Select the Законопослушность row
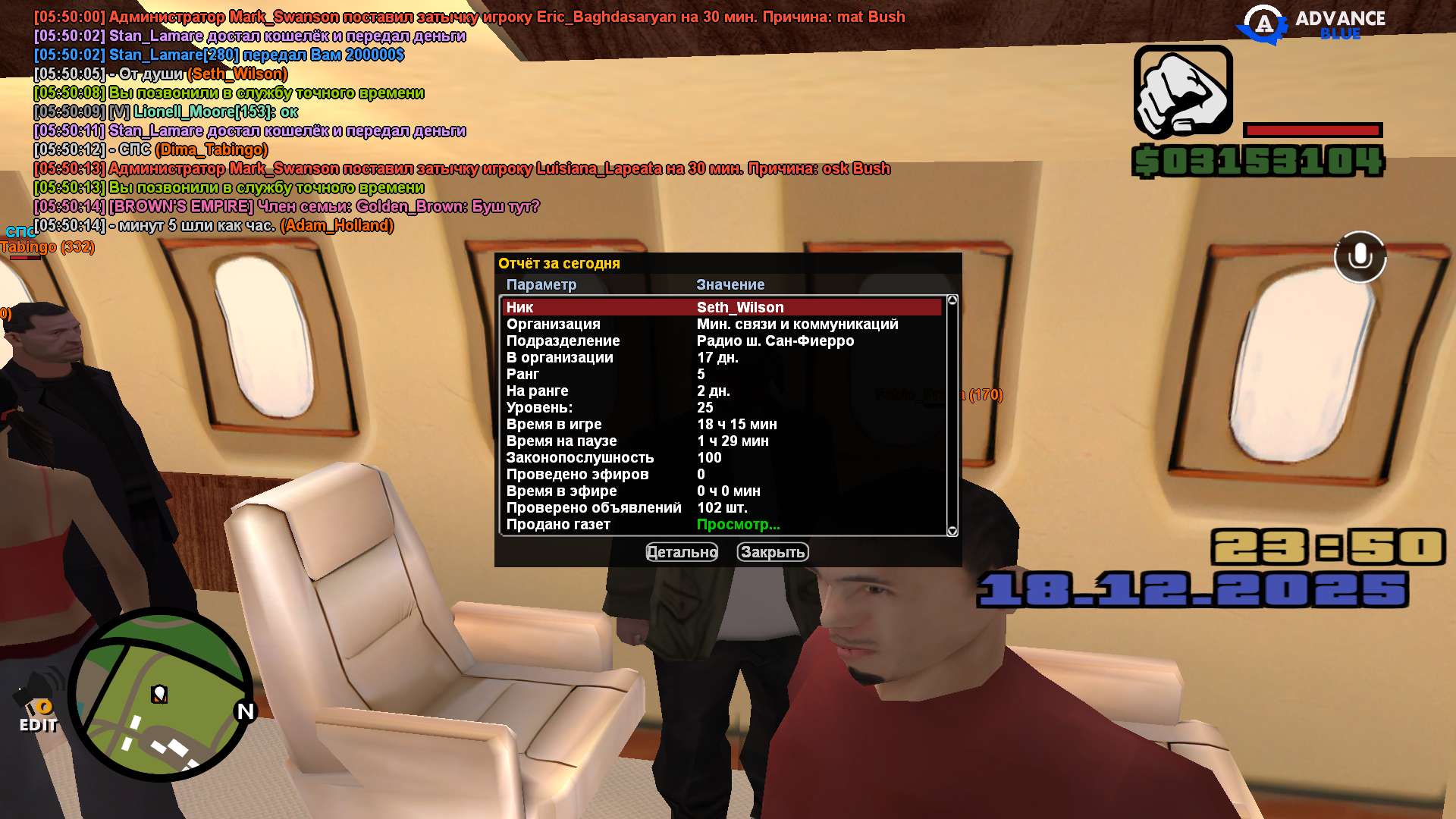Image resolution: width=1456 pixels, height=819 pixels. click(x=720, y=457)
